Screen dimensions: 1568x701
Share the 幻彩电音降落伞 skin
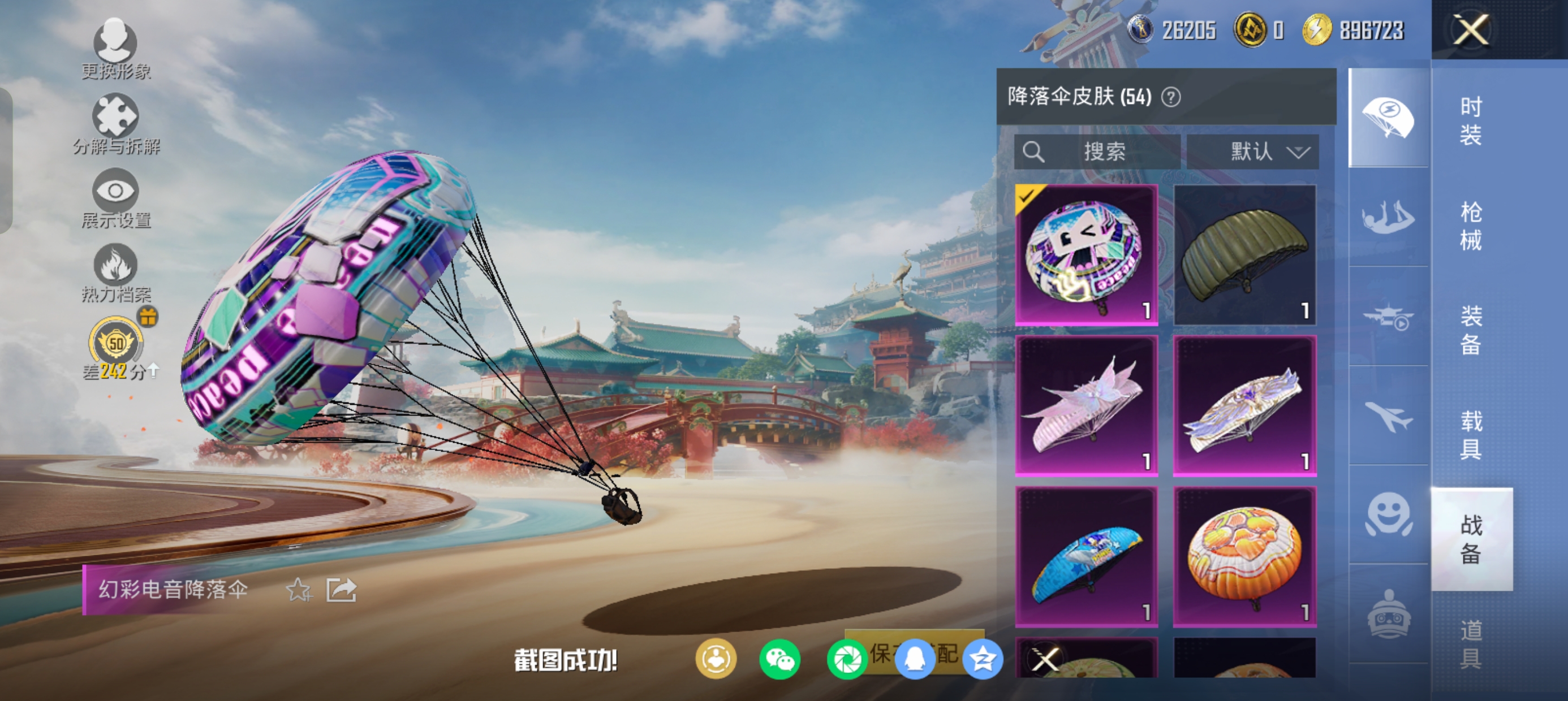pyautogui.click(x=341, y=590)
